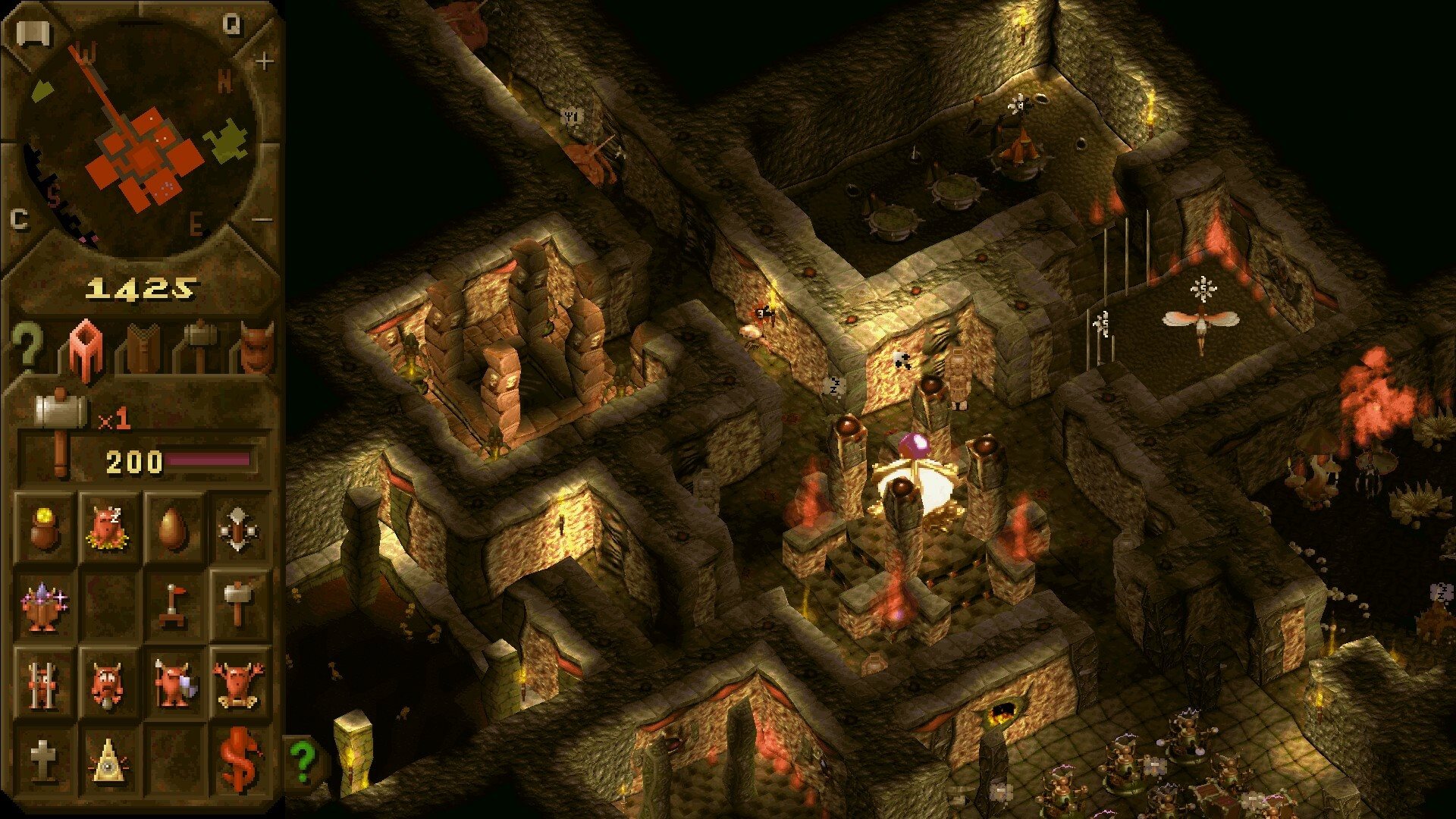This screenshot has height=819, width=1456.
Task: Click the Q button beside the minimap
Action: coord(232,24)
